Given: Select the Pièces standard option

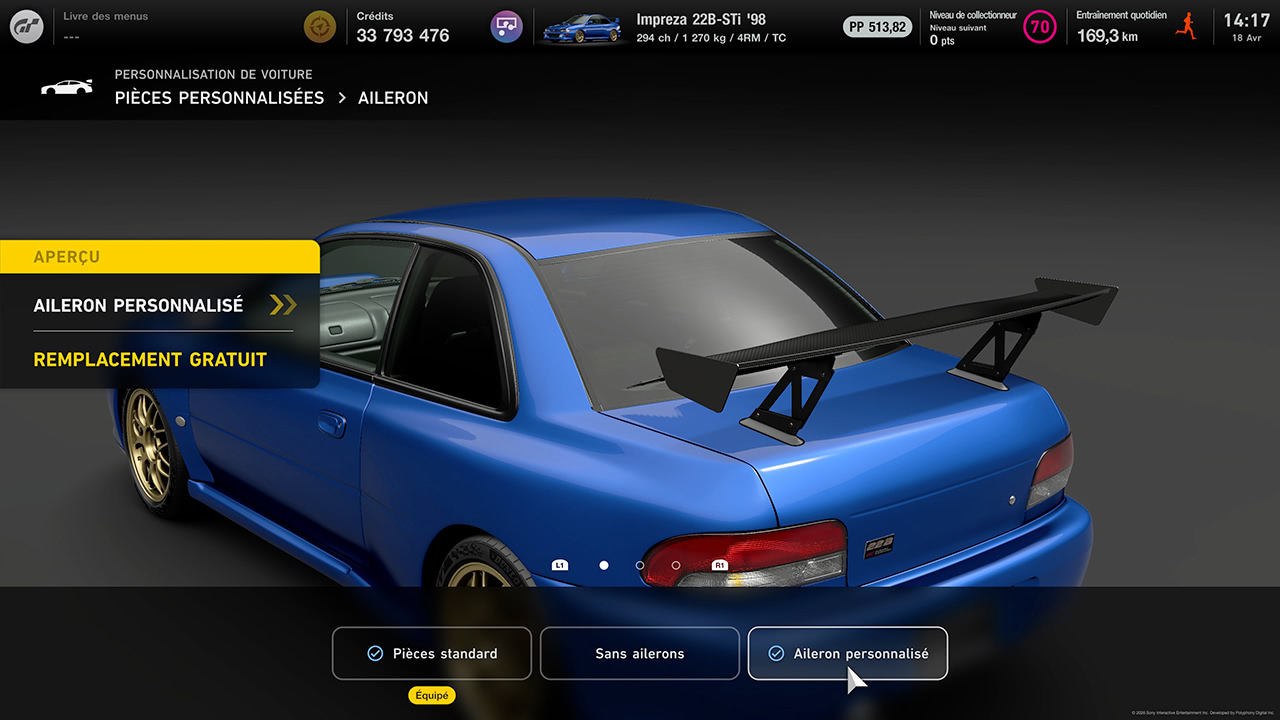Looking at the screenshot, I should pos(432,653).
